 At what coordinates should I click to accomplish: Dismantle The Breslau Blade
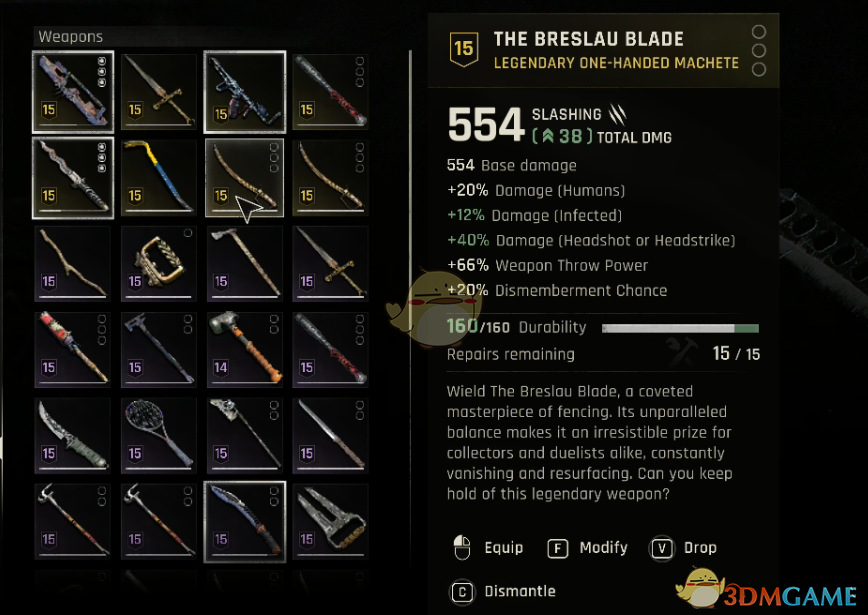tap(505, 592)
